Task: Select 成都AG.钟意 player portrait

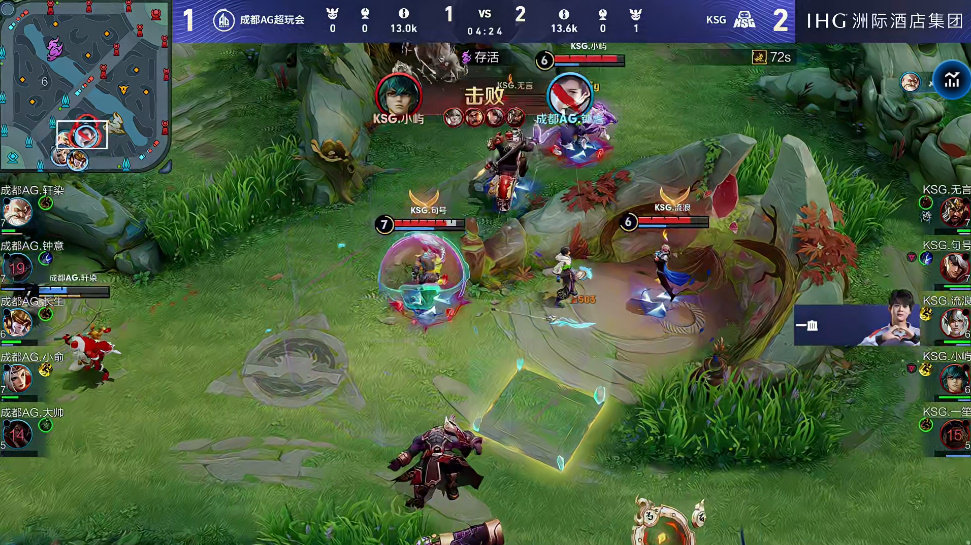Action: [x=16, y=267]
